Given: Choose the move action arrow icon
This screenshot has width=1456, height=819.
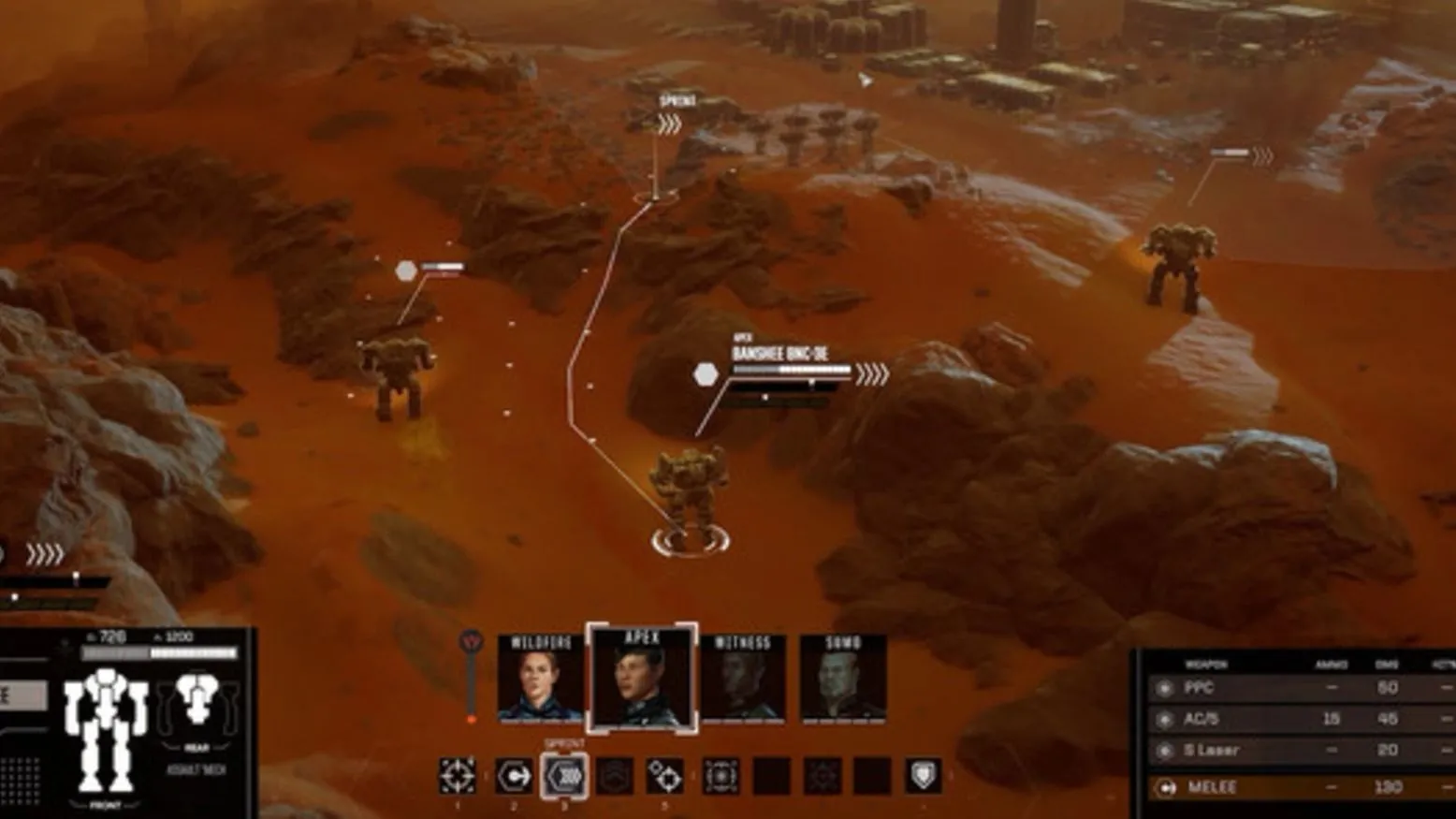Looking at the screenshot, I should pyautogui.click(x=513, y=776).
